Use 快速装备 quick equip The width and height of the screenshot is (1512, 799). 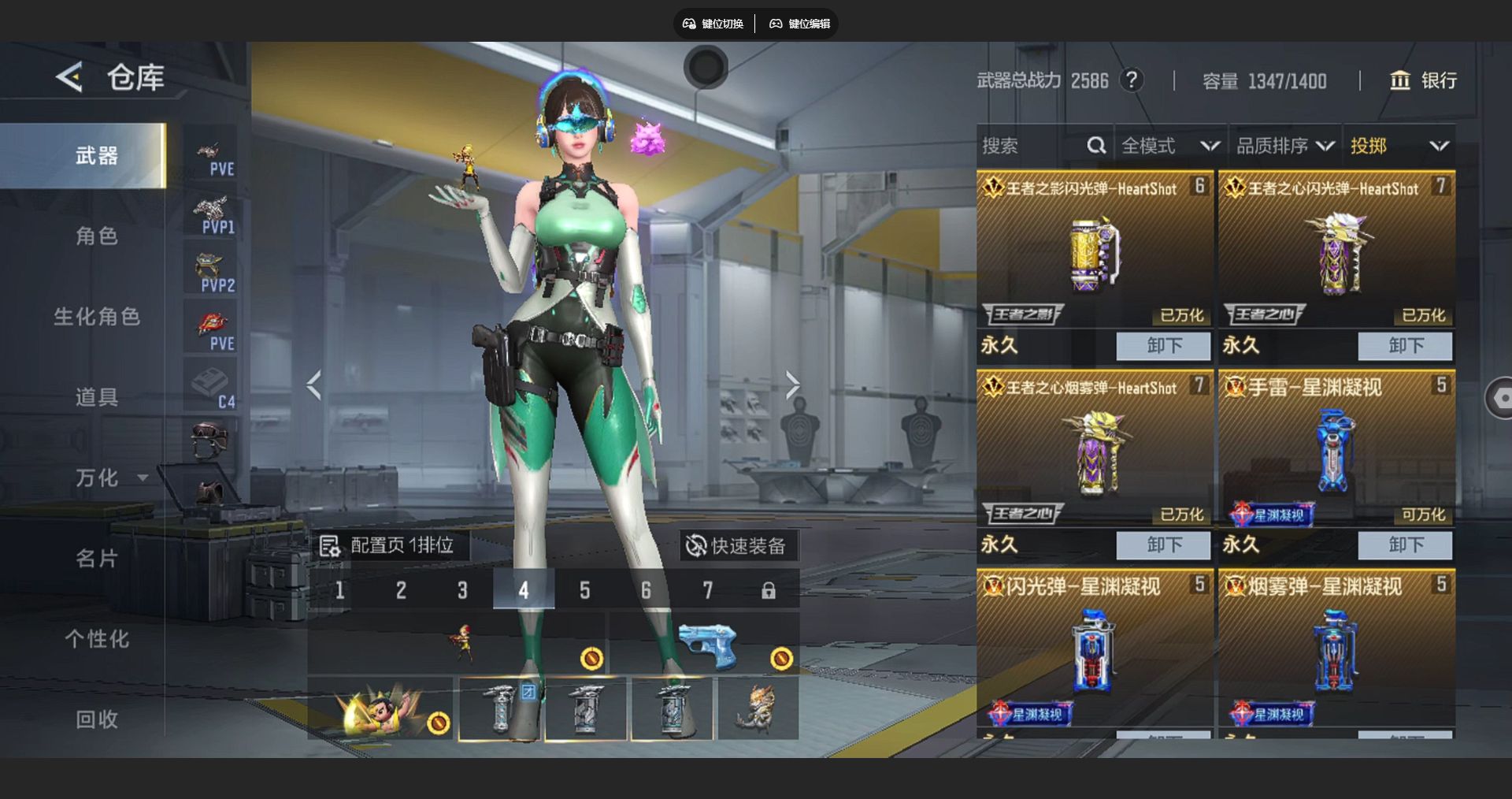pos(737,546)
